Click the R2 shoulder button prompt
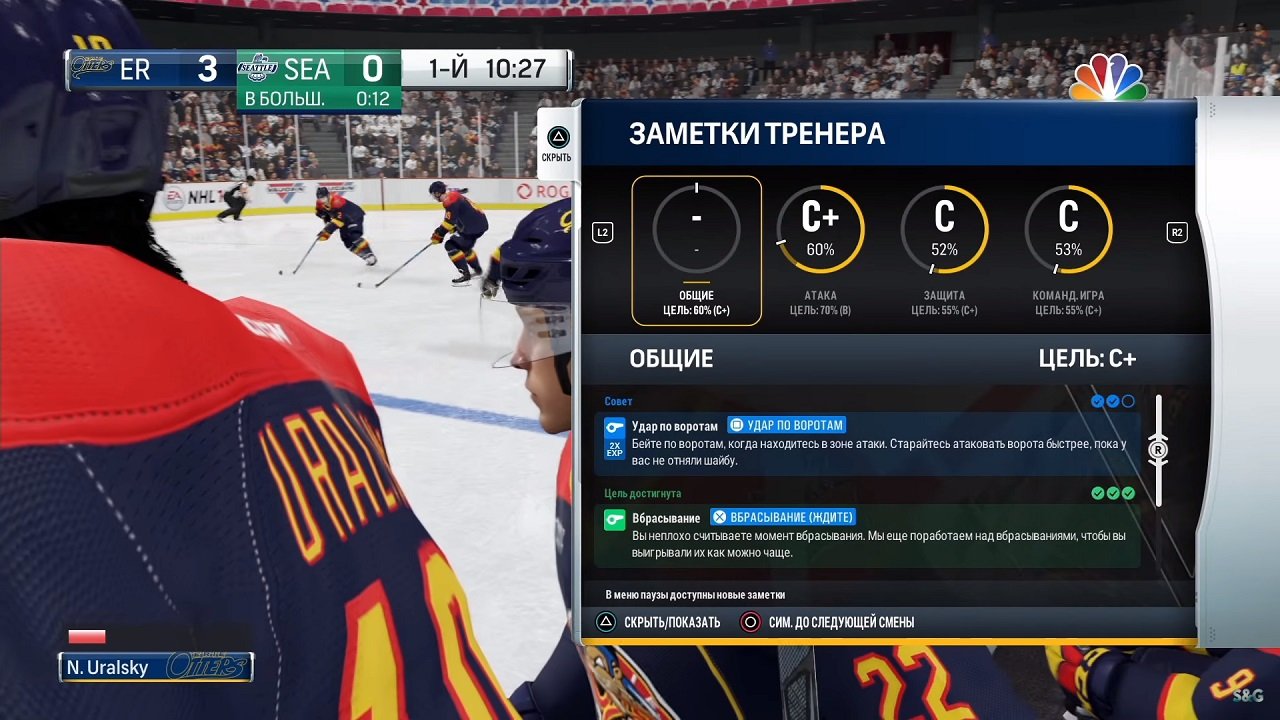 1177,231
